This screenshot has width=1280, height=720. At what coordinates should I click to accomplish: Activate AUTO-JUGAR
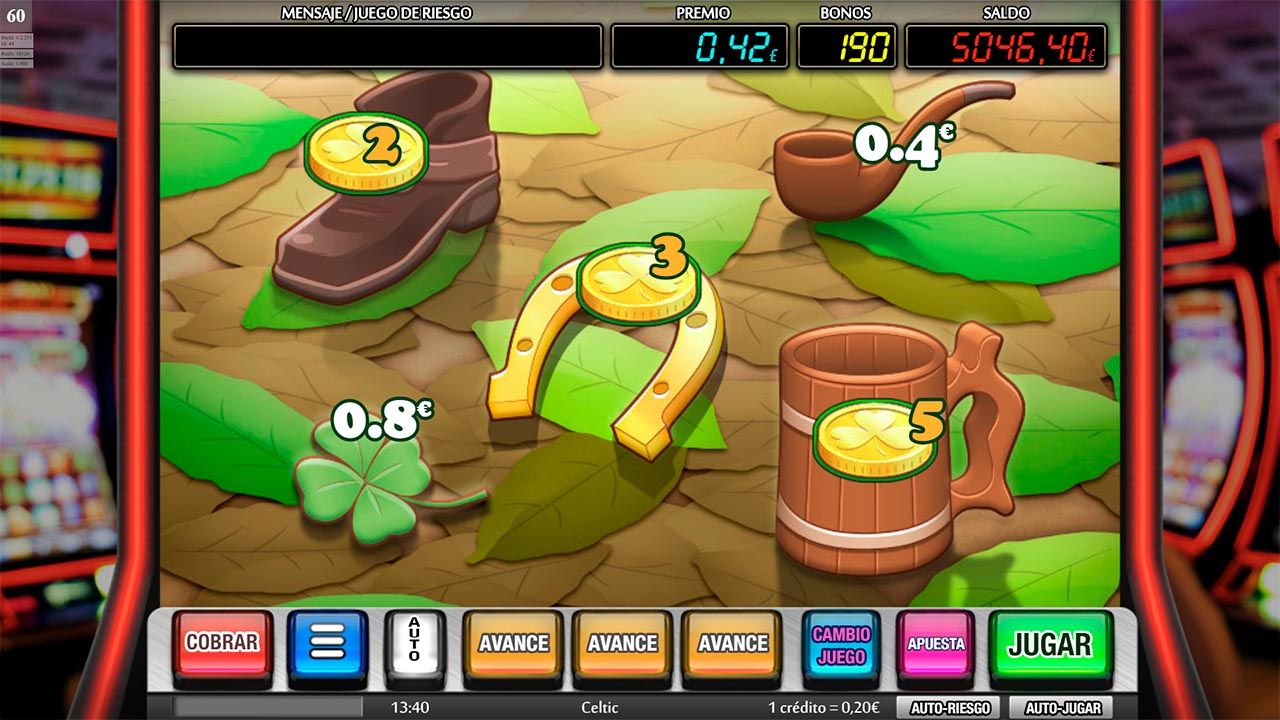pyautogui.click(x=1062, y=708)
